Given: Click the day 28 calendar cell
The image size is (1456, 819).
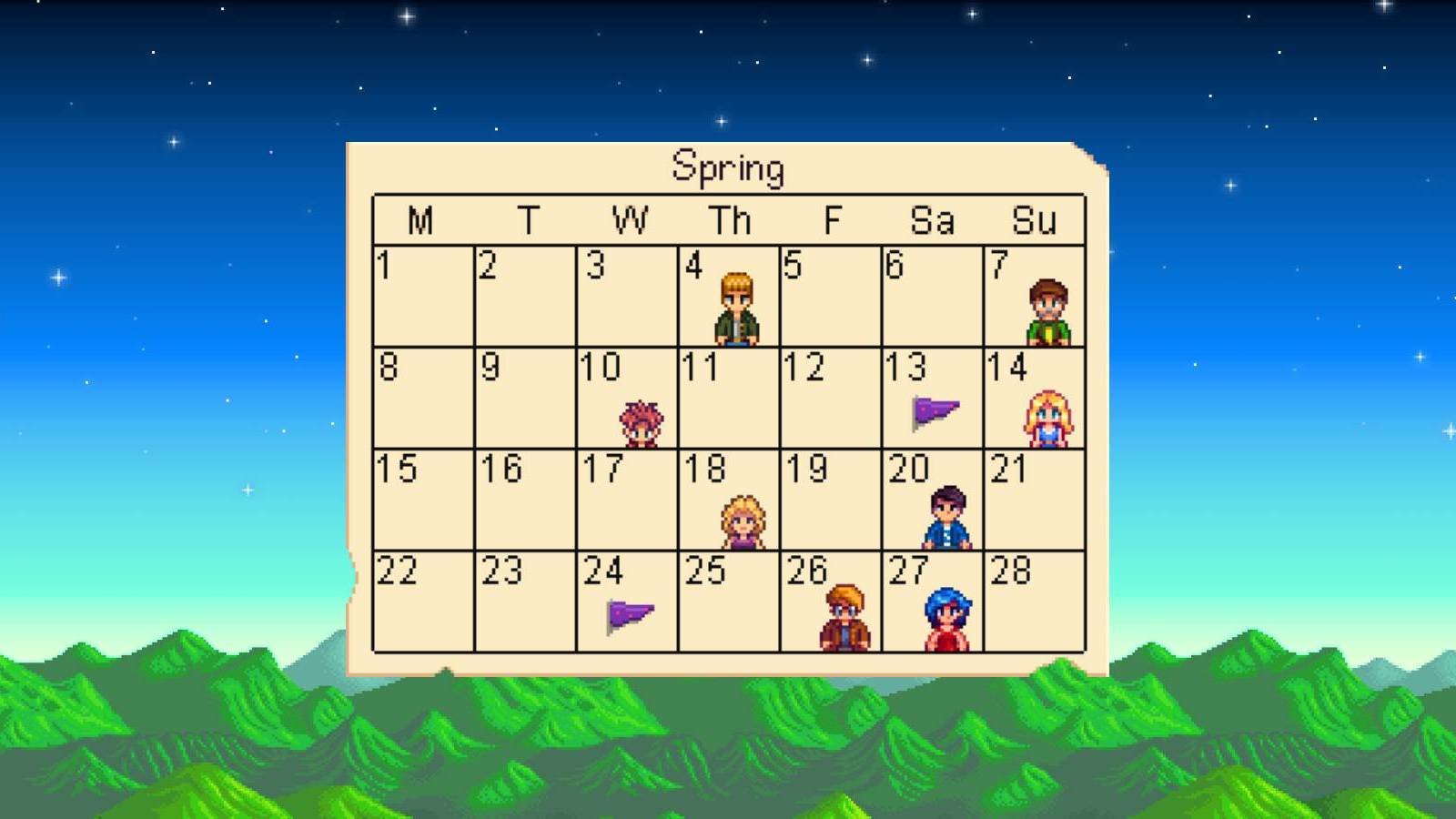Looking at the screenshot, I should click(x=1037, y=605).
